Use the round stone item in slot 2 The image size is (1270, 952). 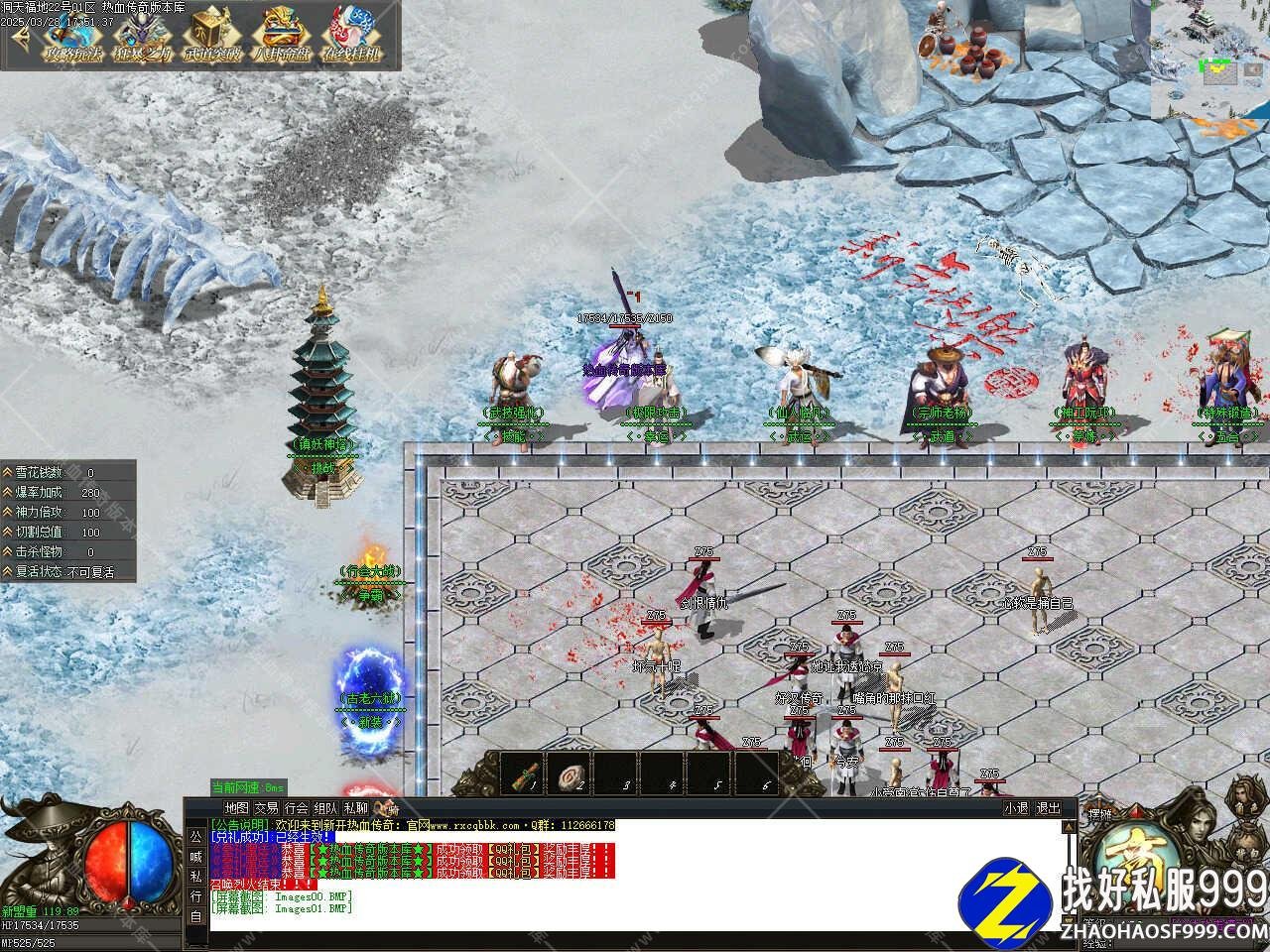coord(571,775)
